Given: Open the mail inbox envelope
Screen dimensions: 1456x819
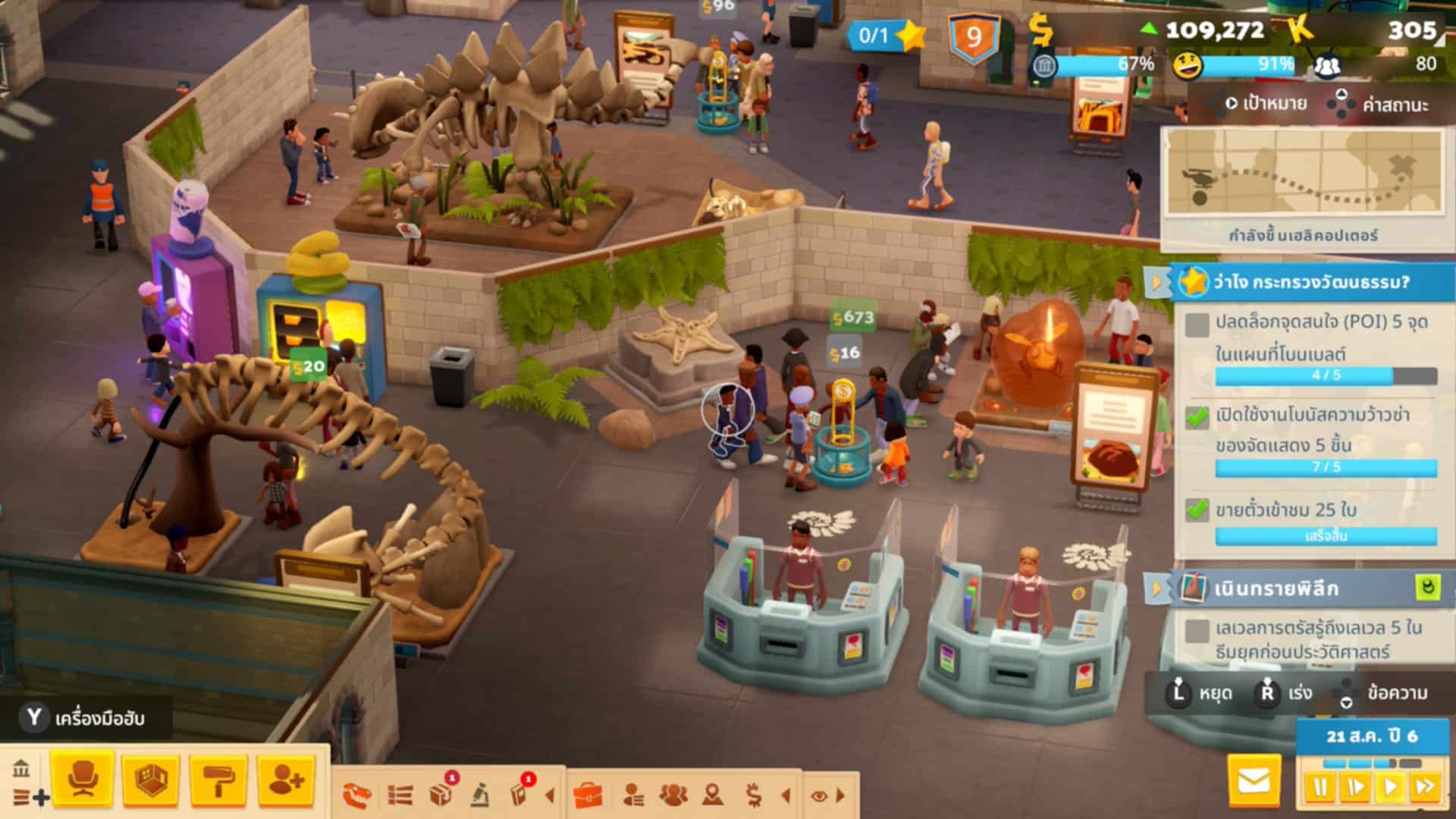Looking at the screenshot, I should tap(1253, 780).
